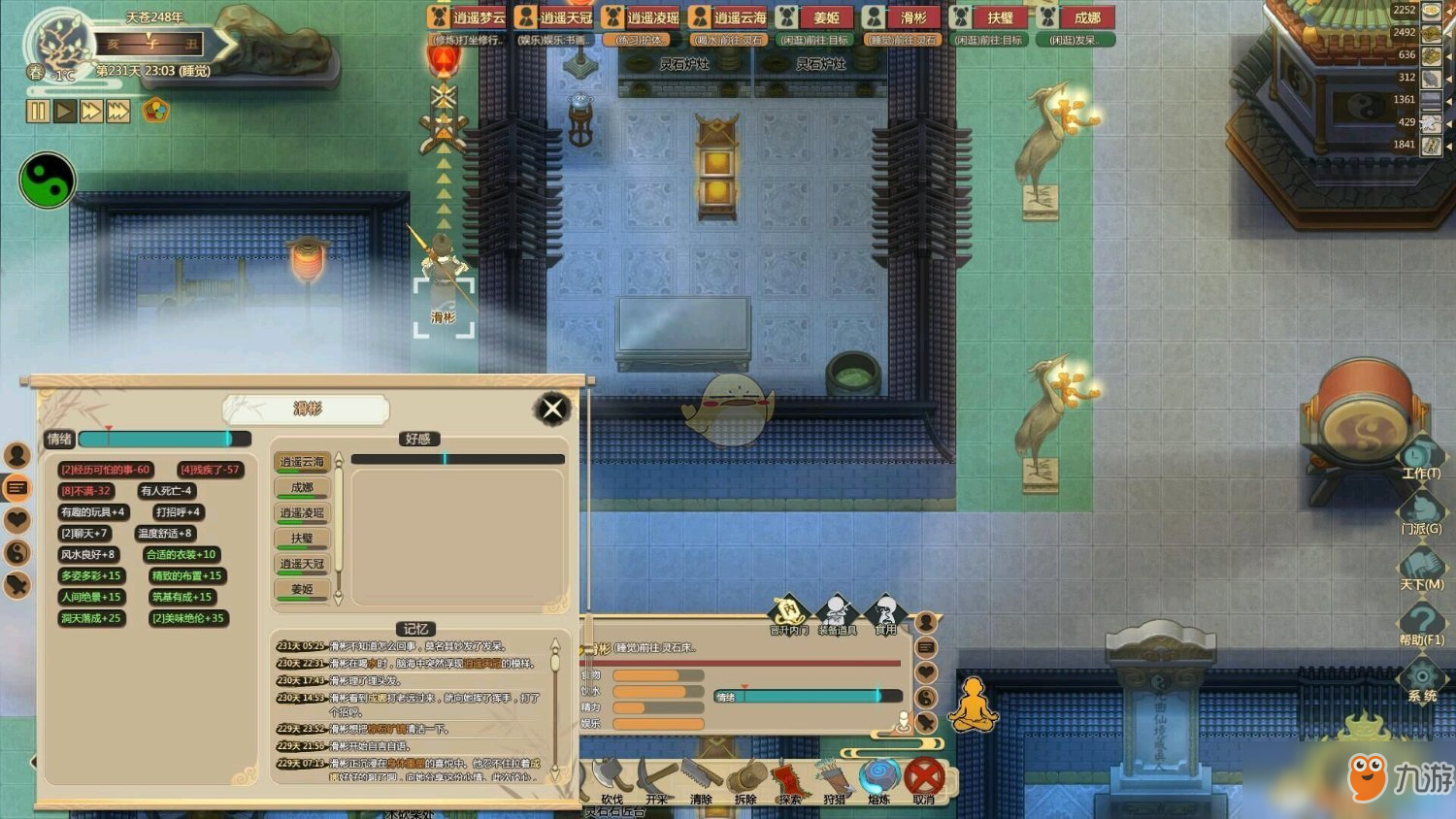Use the 晋升内门 promote action

coord(788,613)
